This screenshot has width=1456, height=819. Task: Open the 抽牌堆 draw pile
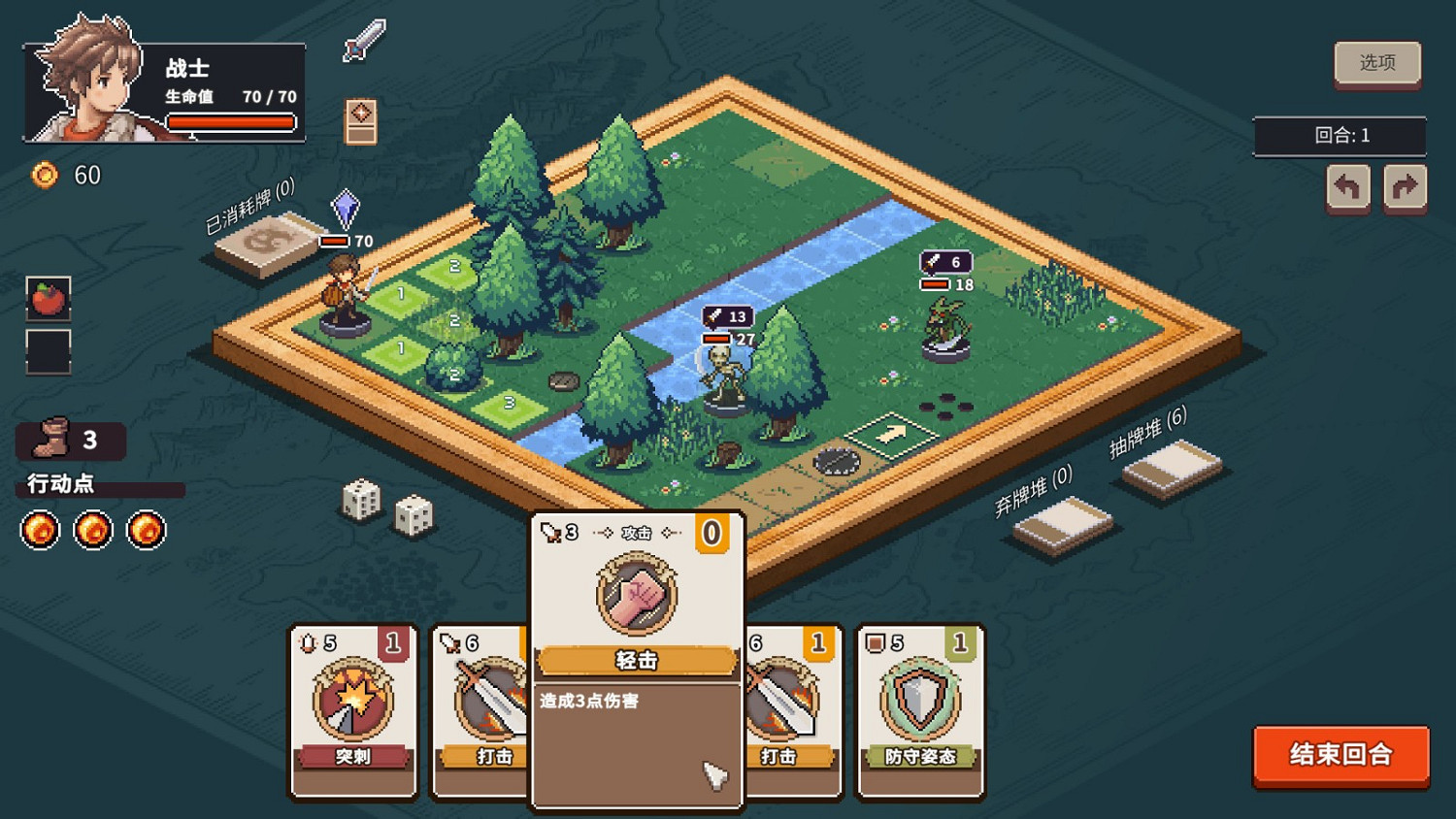pyautogui.click(x=1170, y=468)
